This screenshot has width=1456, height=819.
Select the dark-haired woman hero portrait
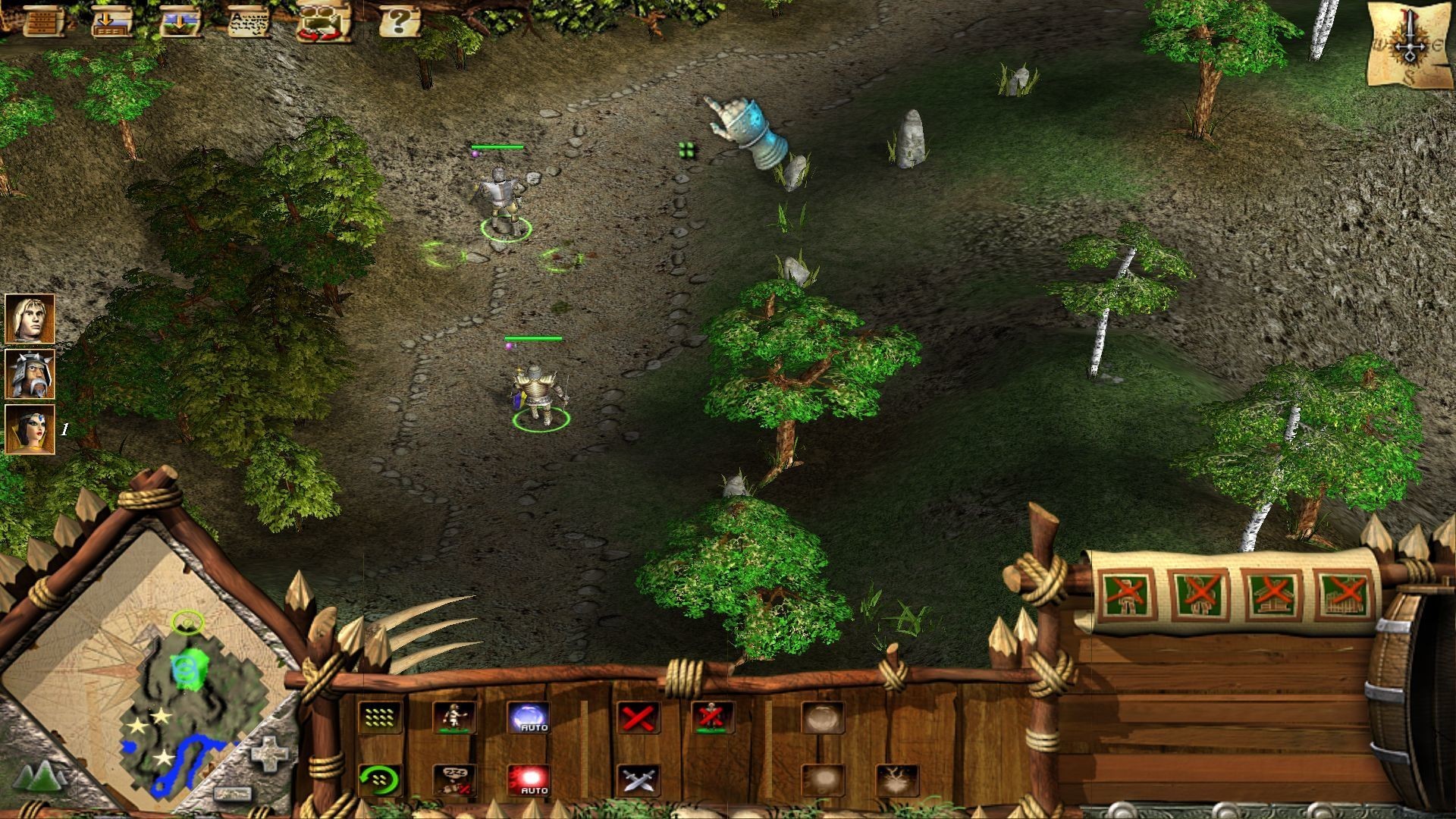click(30, 429)
